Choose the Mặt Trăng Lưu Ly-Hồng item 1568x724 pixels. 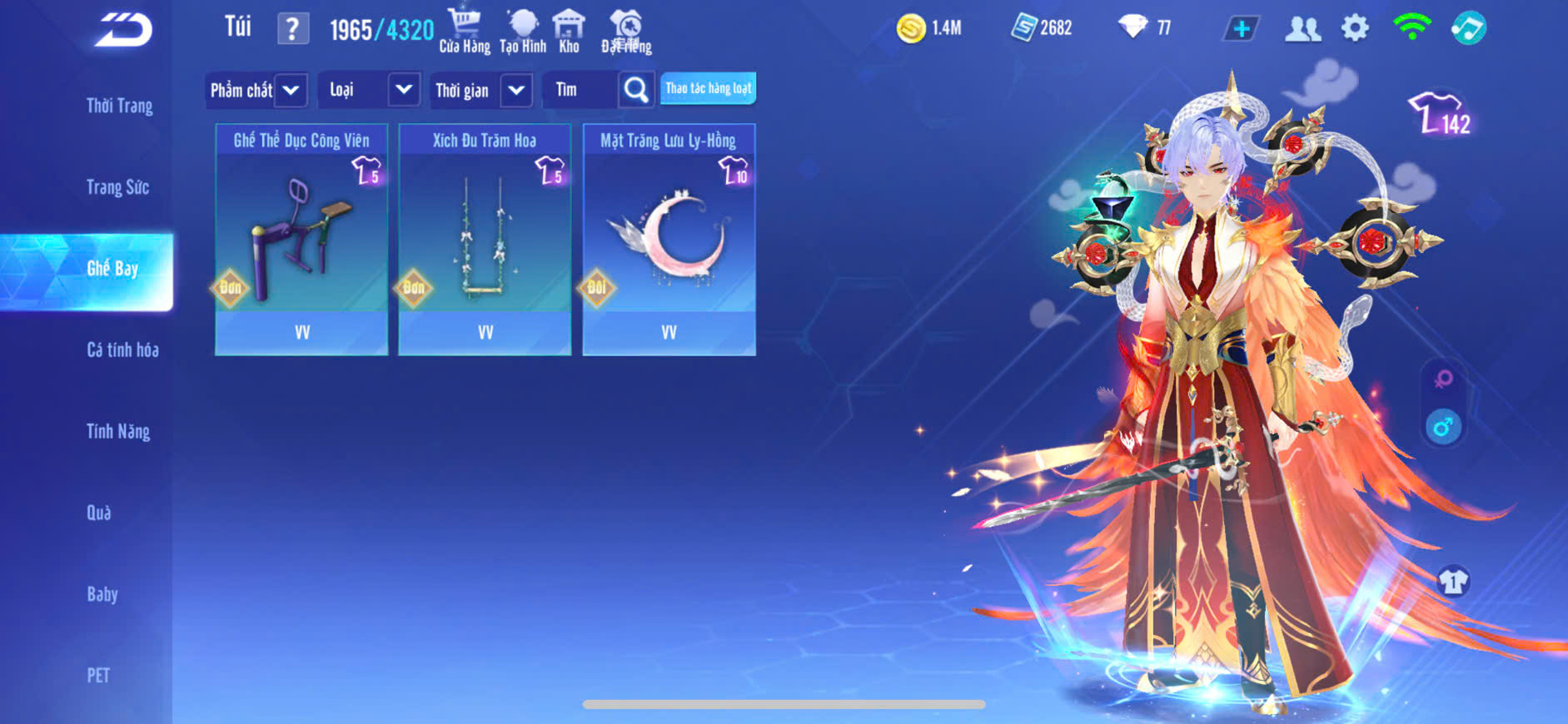pos(669,240)
